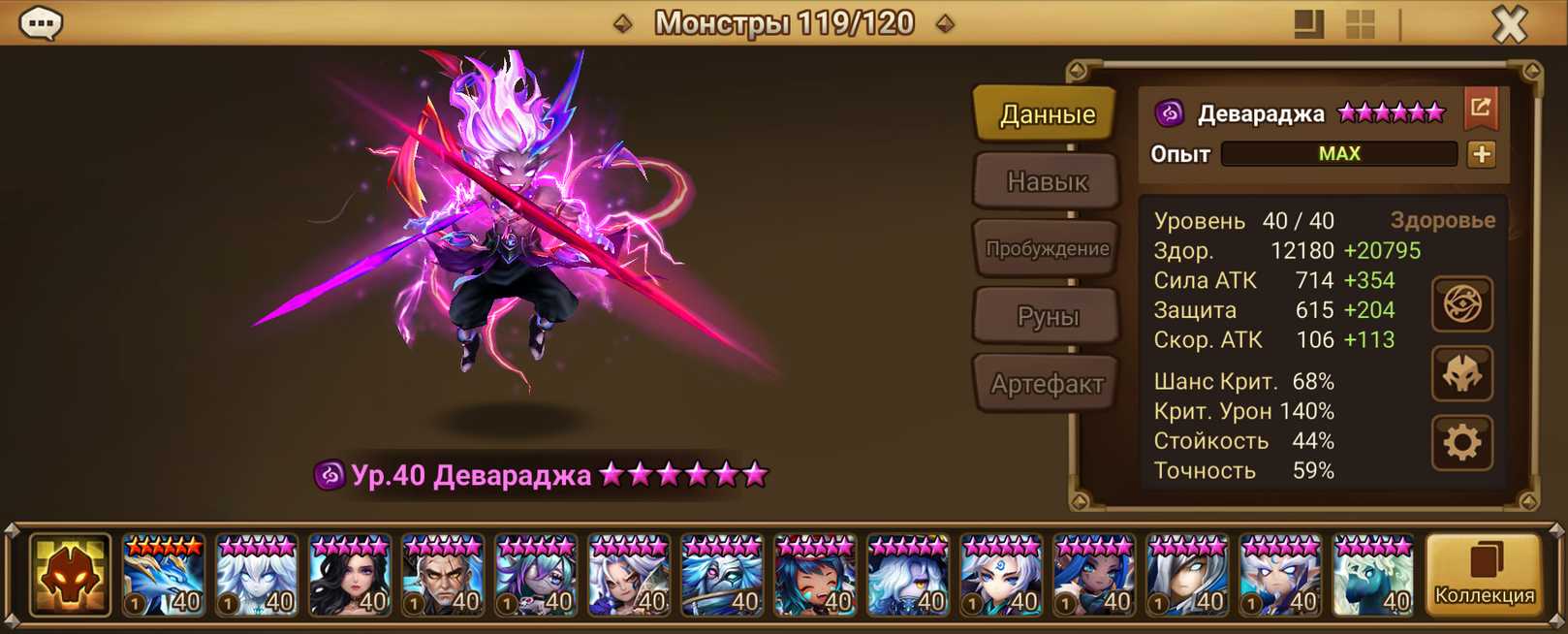Click the plus button beside Опыт bar
1568x634 pixels.
[x=1481, y=154]
